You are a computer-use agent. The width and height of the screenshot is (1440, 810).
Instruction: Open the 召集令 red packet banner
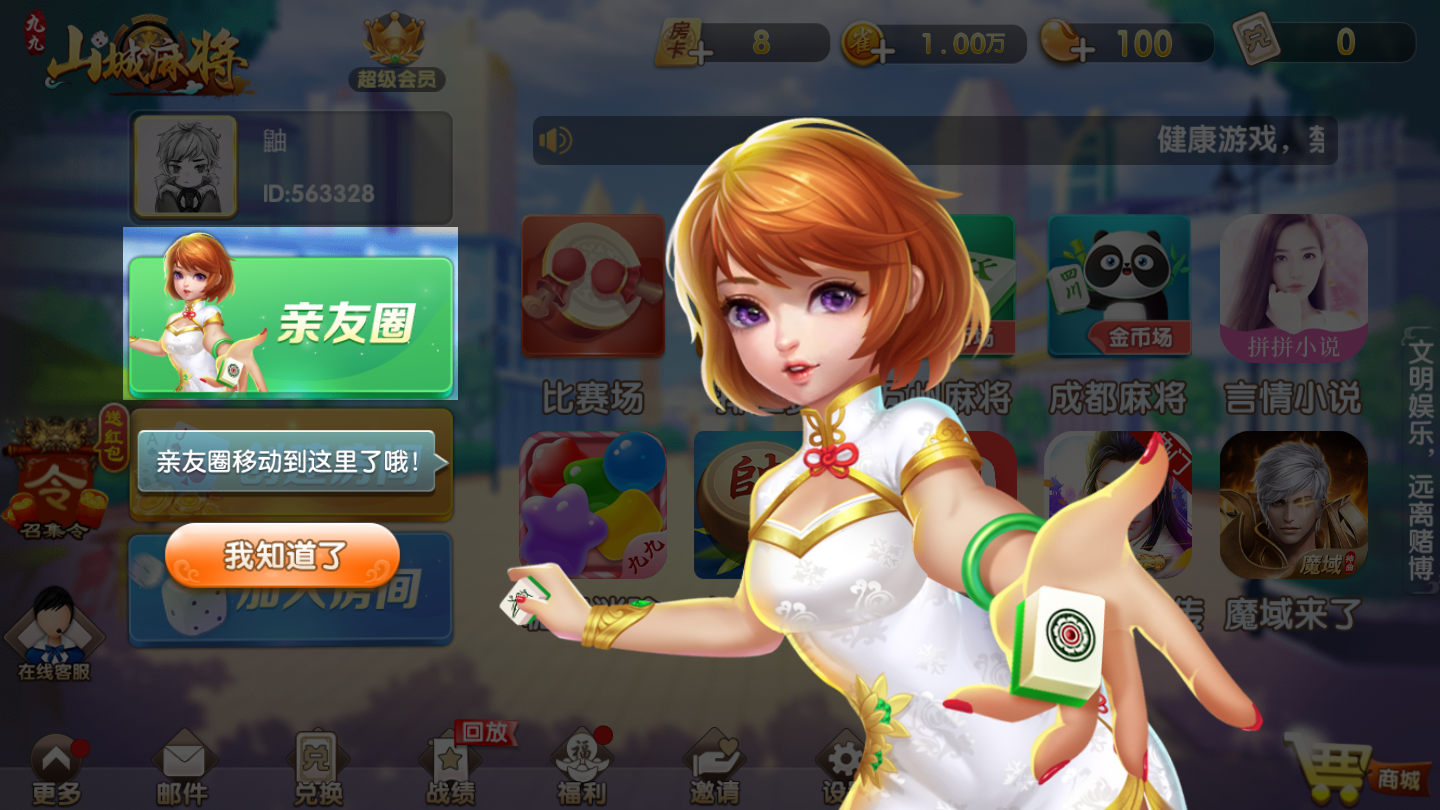[55, 480]
